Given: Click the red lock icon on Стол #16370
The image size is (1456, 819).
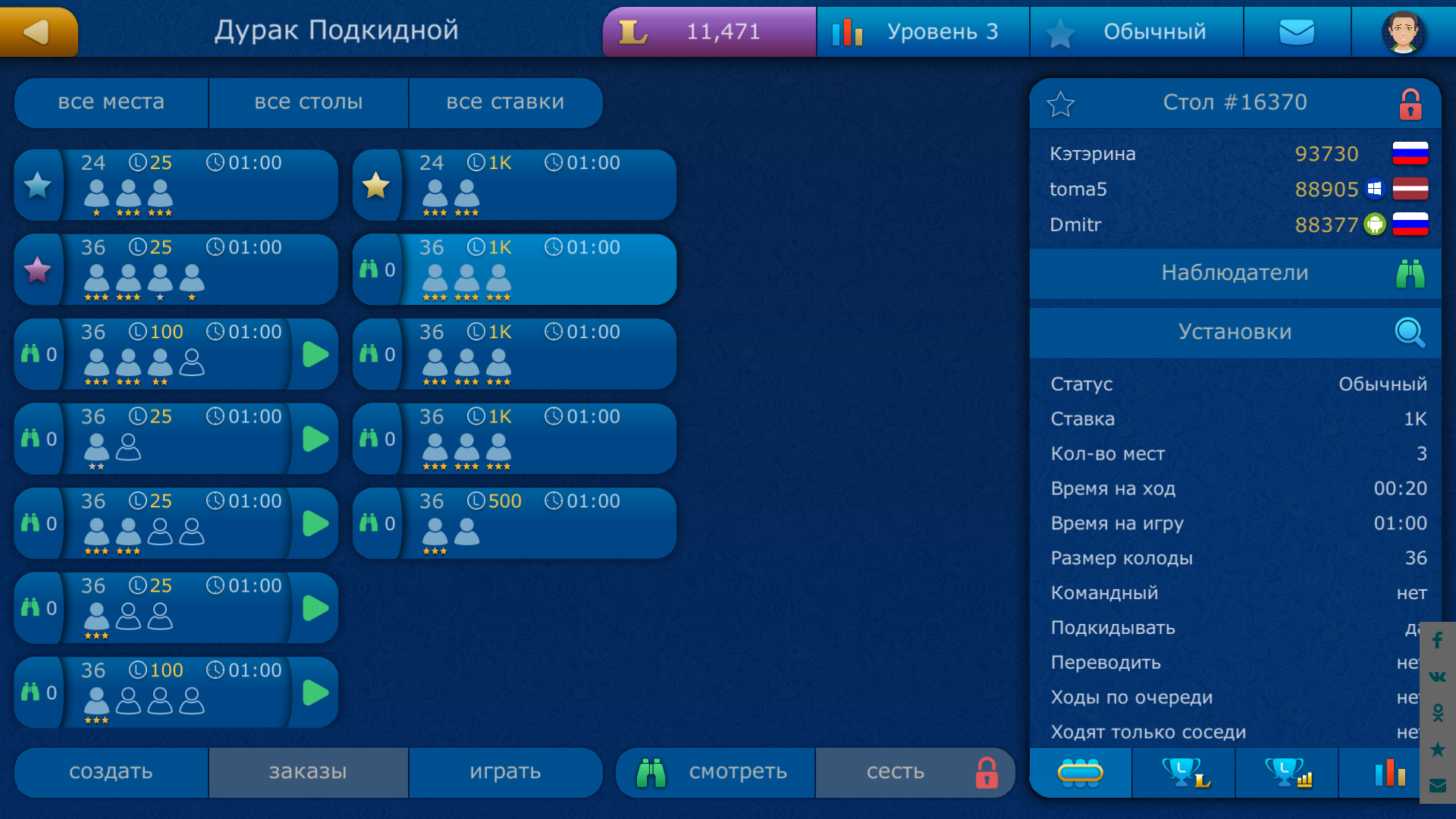Looking at the screenshot, I should pyautogui.click(x=1411, y=102).
